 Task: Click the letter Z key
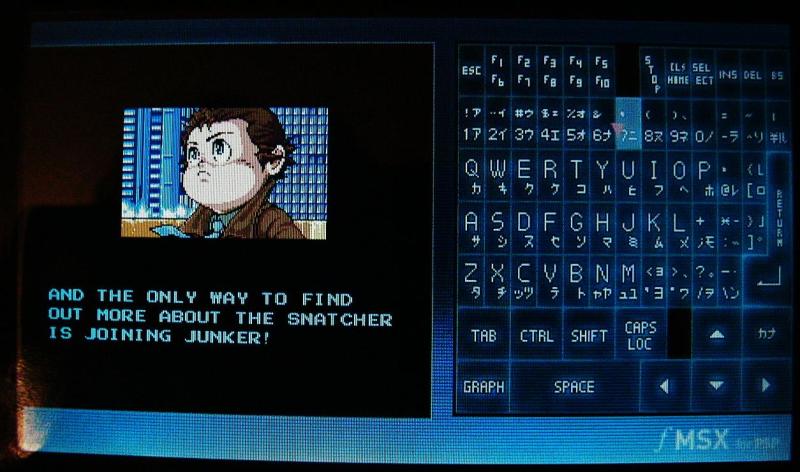(x=471, y=280)
